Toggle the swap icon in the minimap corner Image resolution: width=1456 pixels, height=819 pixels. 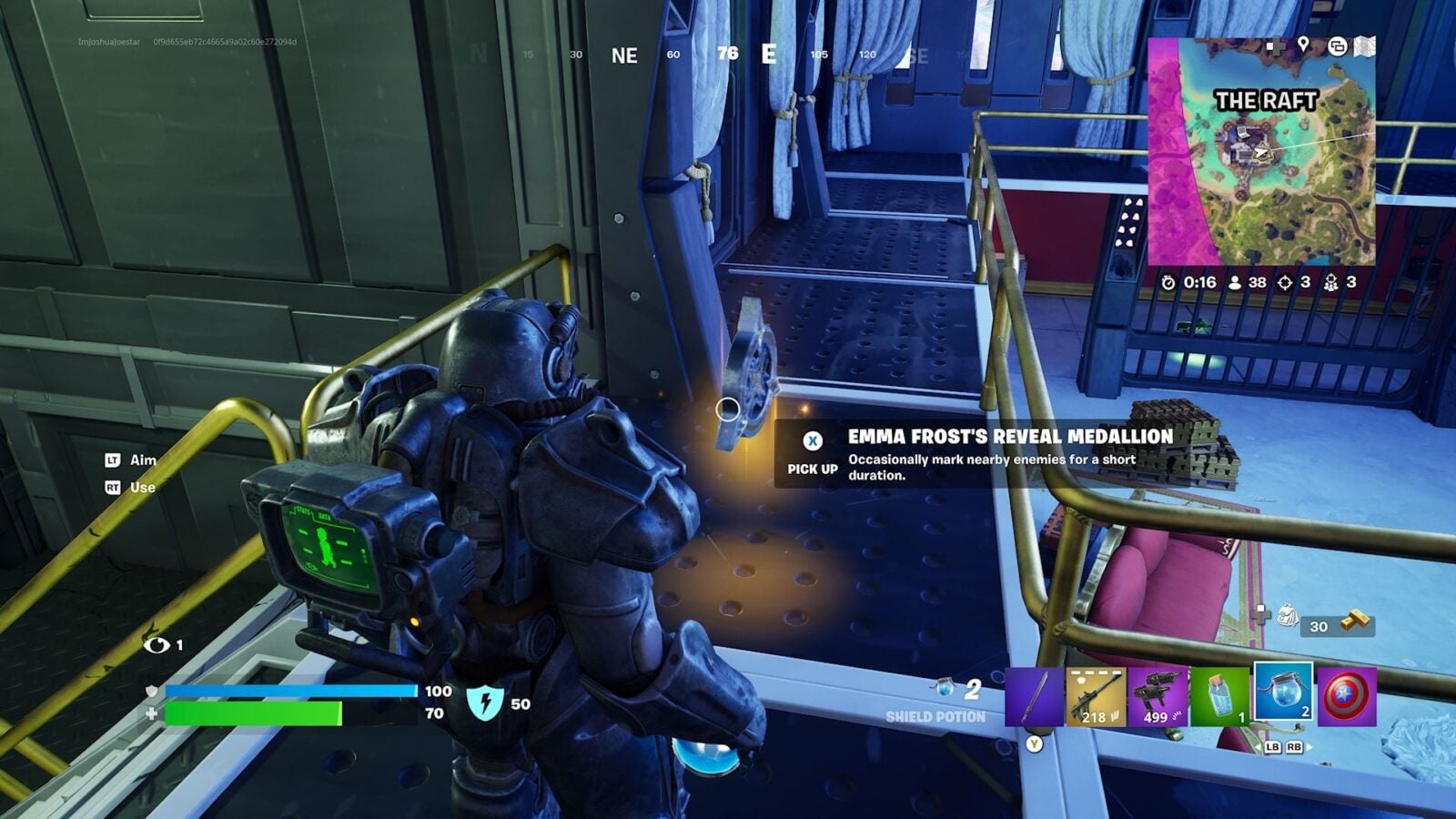[x=1337, y=45]
